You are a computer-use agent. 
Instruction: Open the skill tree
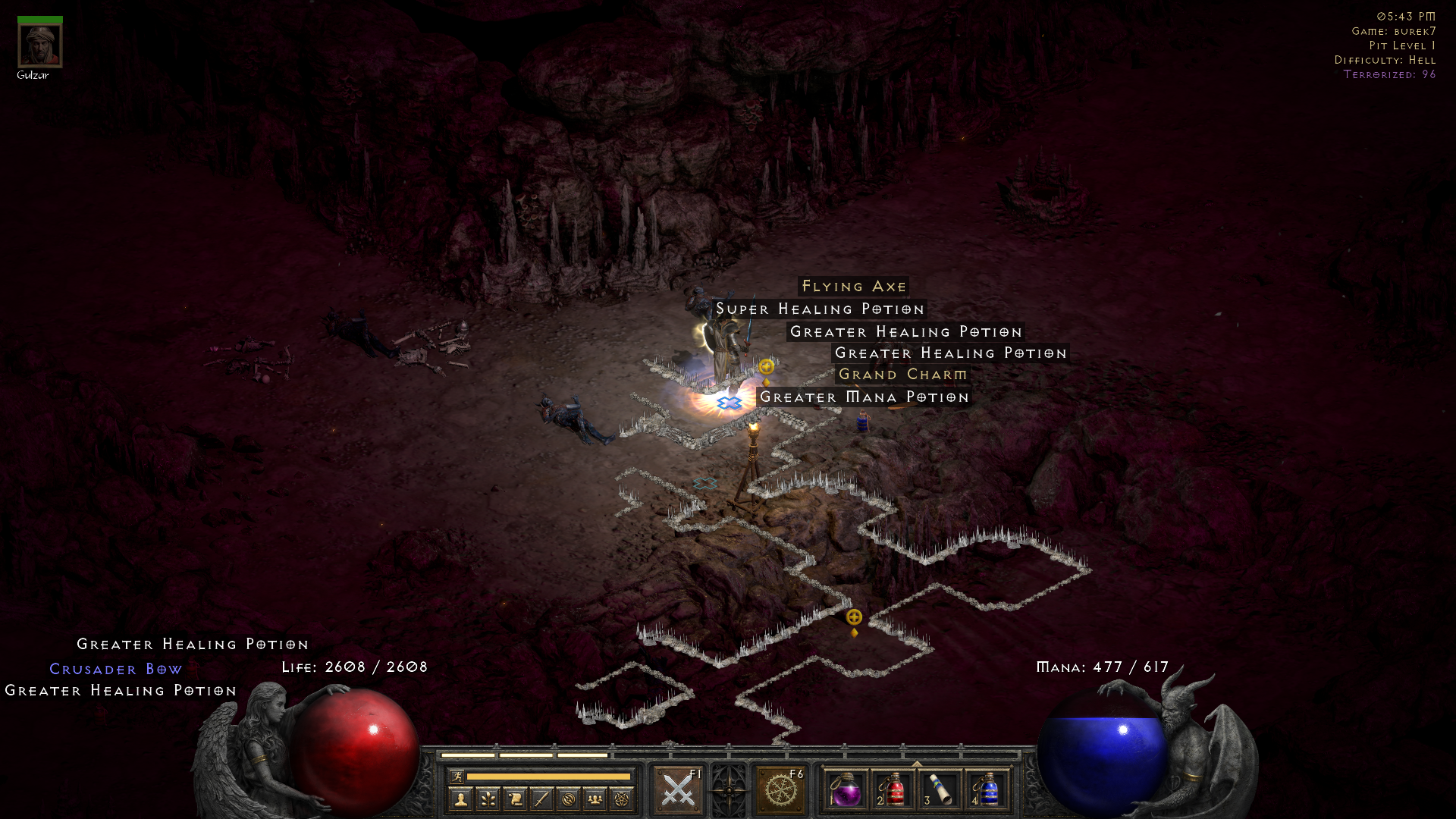click(488, 798)
